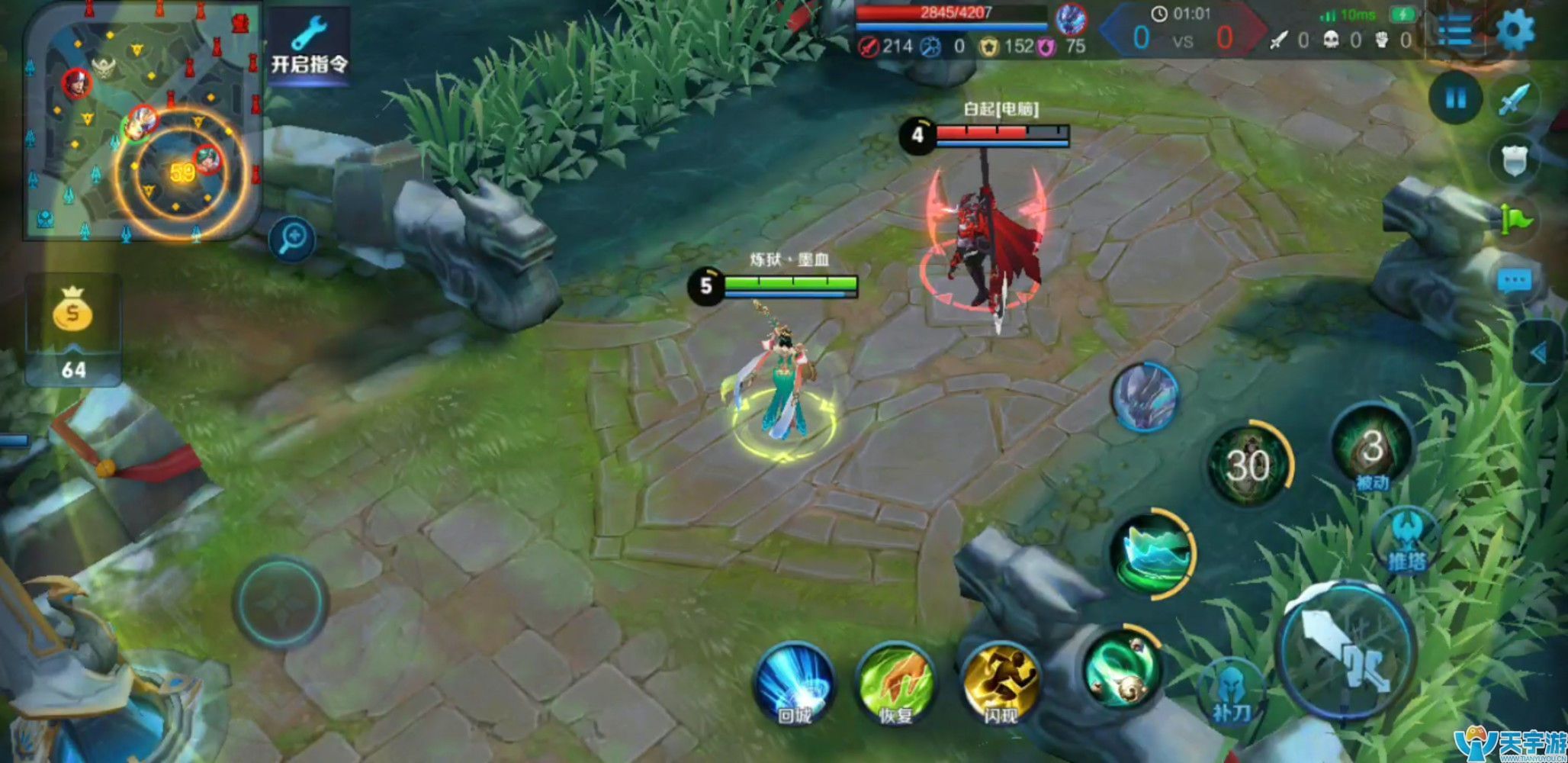The width and height of the screenshot is (1568, 763).
Task: Tap the 推塔 tower attack button
Action: [1406, 539]
